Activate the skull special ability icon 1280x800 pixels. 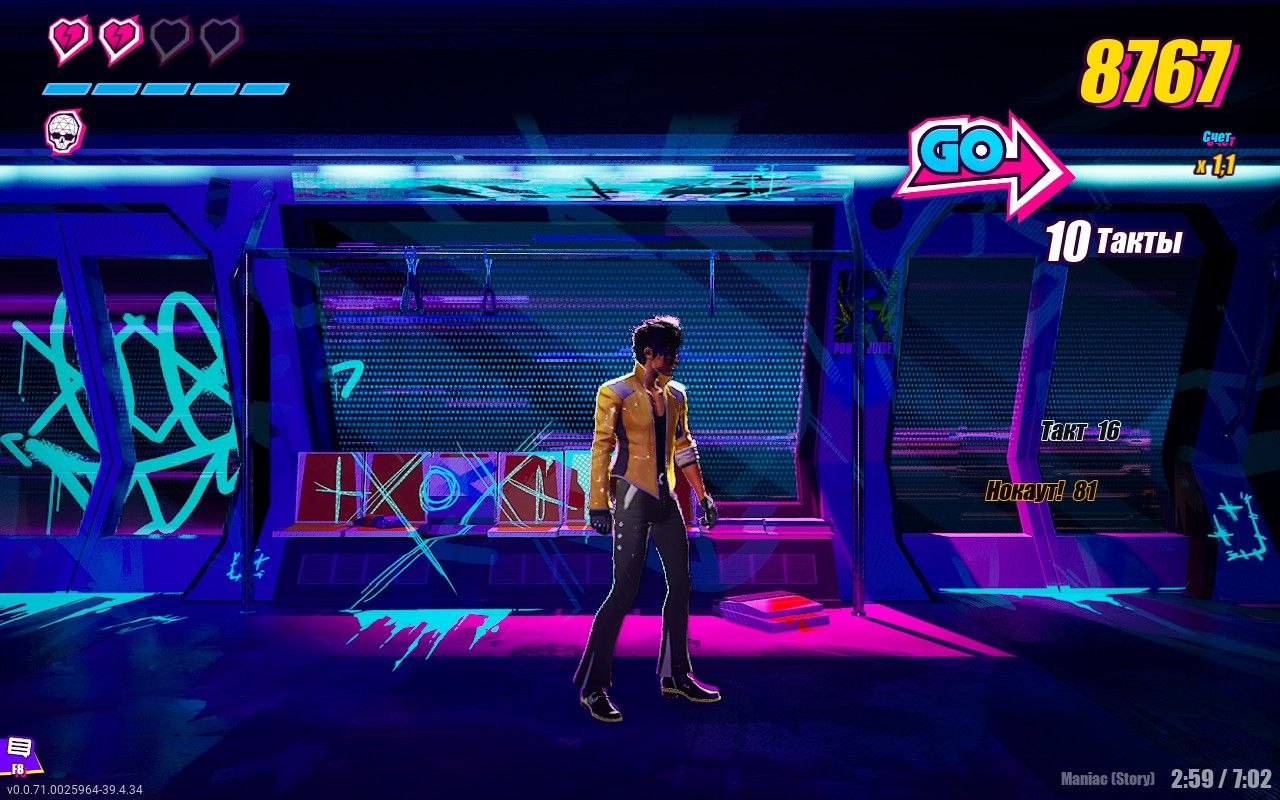(65, 132)
